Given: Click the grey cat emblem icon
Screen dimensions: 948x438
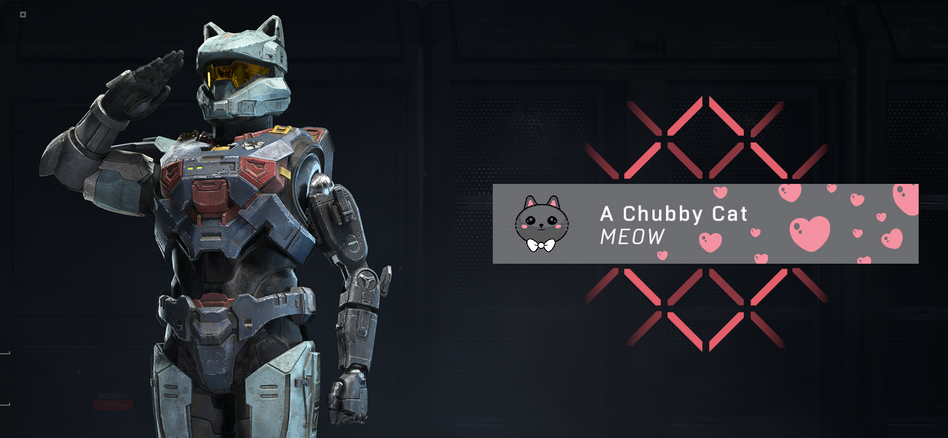Looking at the screenshot, I should pyautogui.click(x=540, y=224).
